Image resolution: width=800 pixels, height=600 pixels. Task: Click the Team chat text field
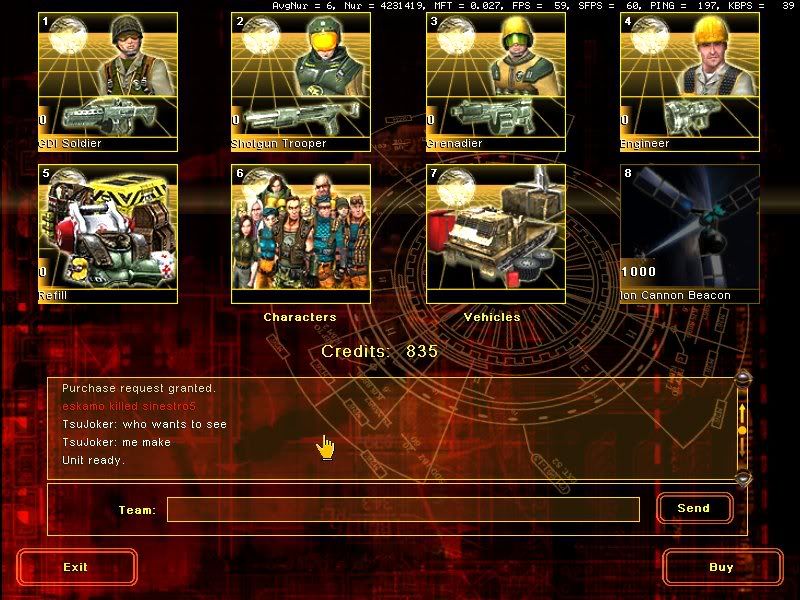click(x=403, y=510)
